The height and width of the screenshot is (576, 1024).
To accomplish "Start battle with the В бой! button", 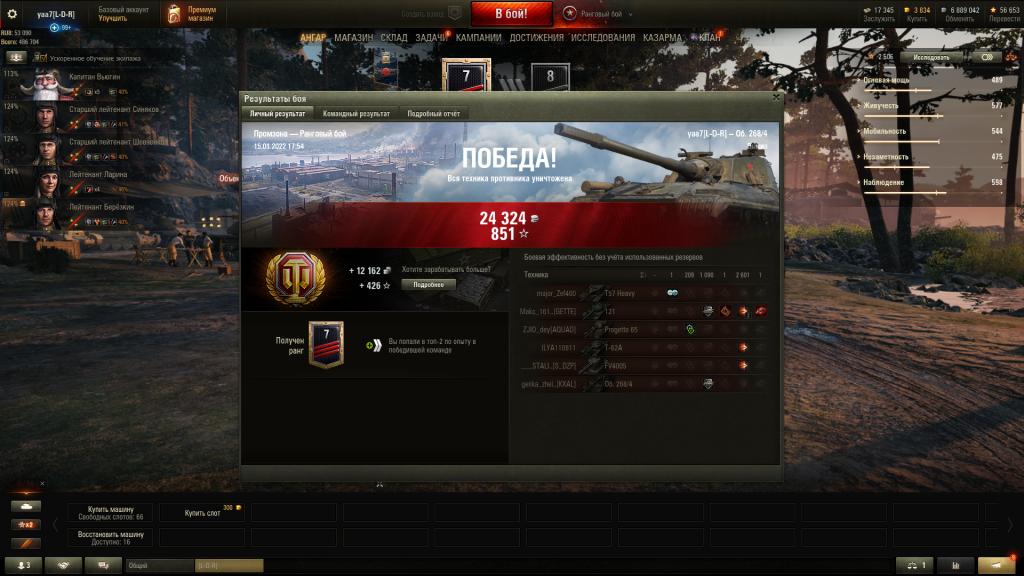I will [x=511, y=13].
